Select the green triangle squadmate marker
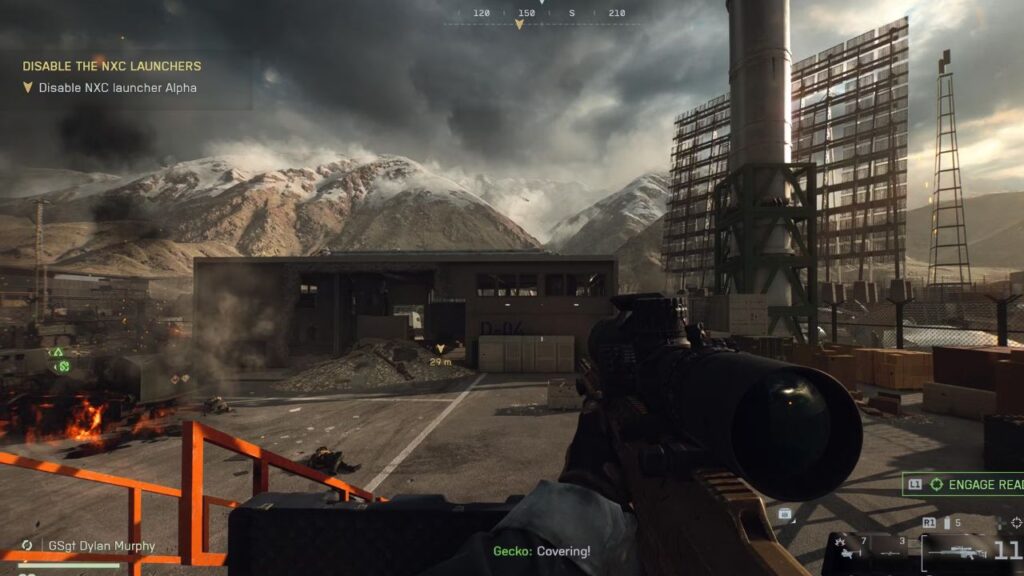 click(58, 352)
